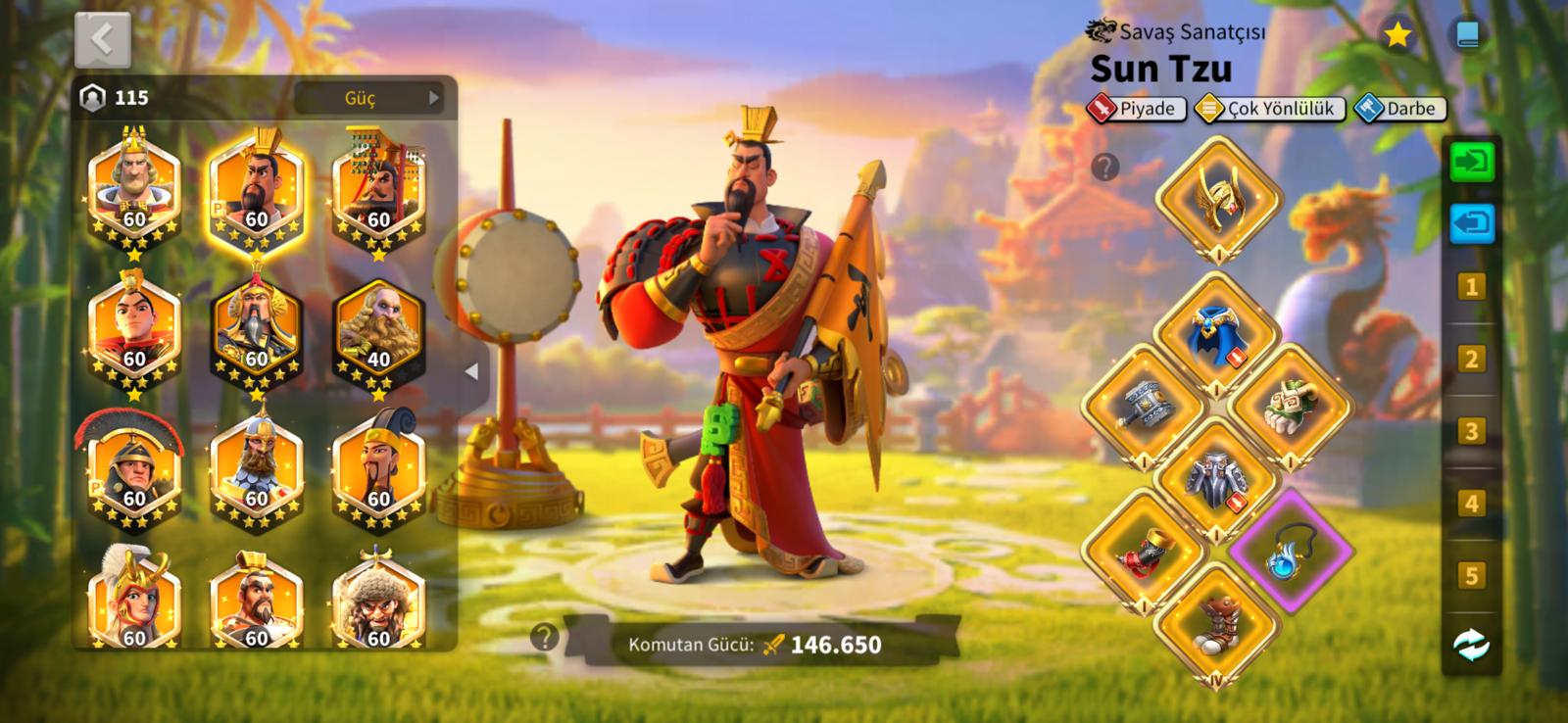Select the level 40 blonde bearded commander

pos(378,331)
